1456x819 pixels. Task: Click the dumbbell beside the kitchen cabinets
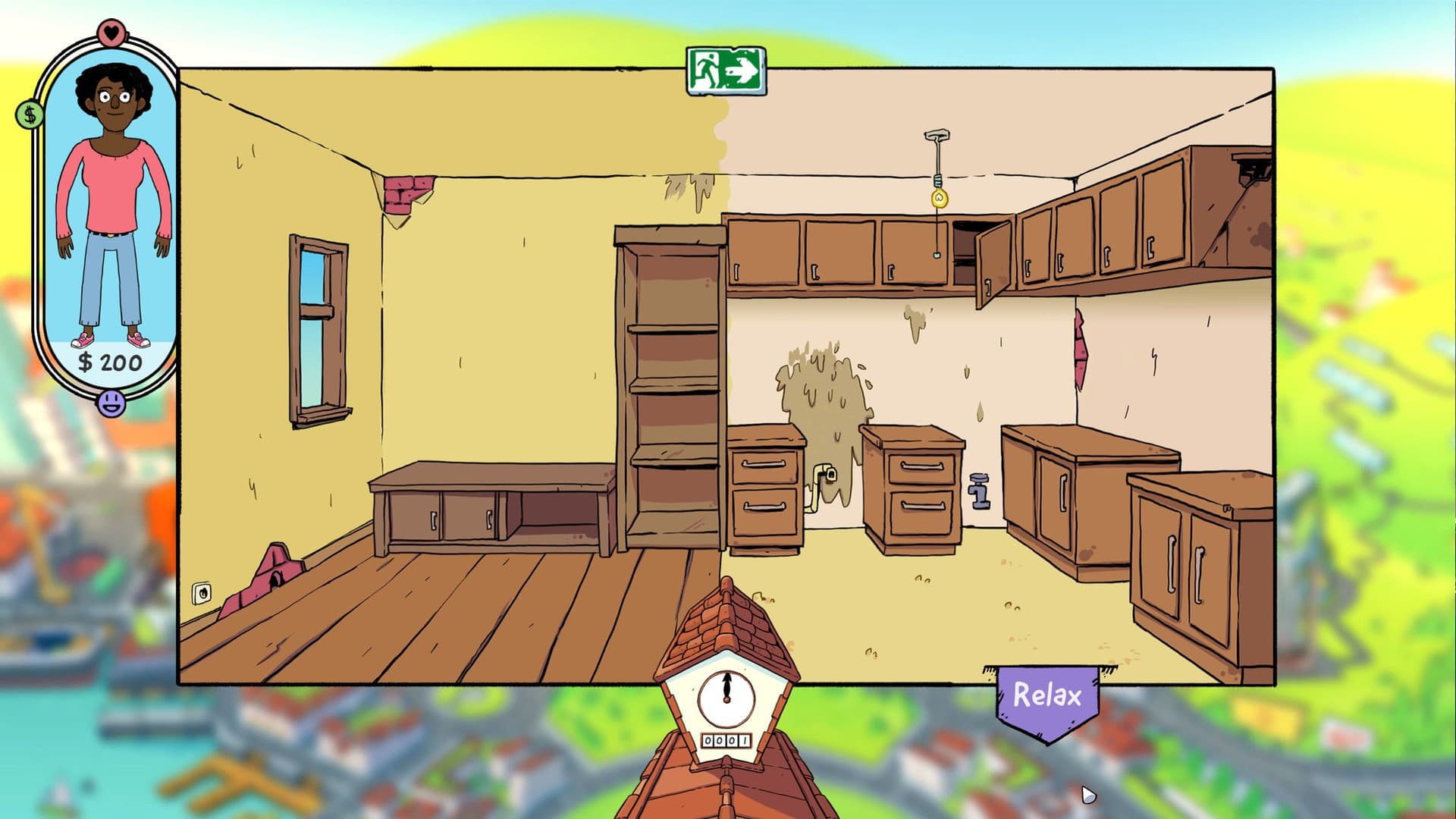(978, 493)
